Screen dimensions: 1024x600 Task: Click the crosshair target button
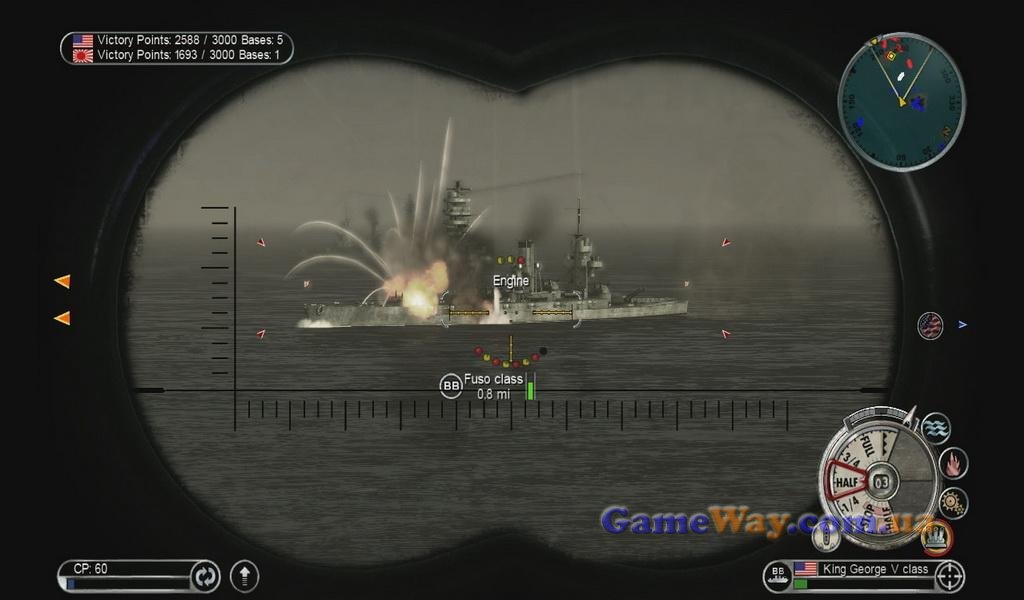(950, 576)
